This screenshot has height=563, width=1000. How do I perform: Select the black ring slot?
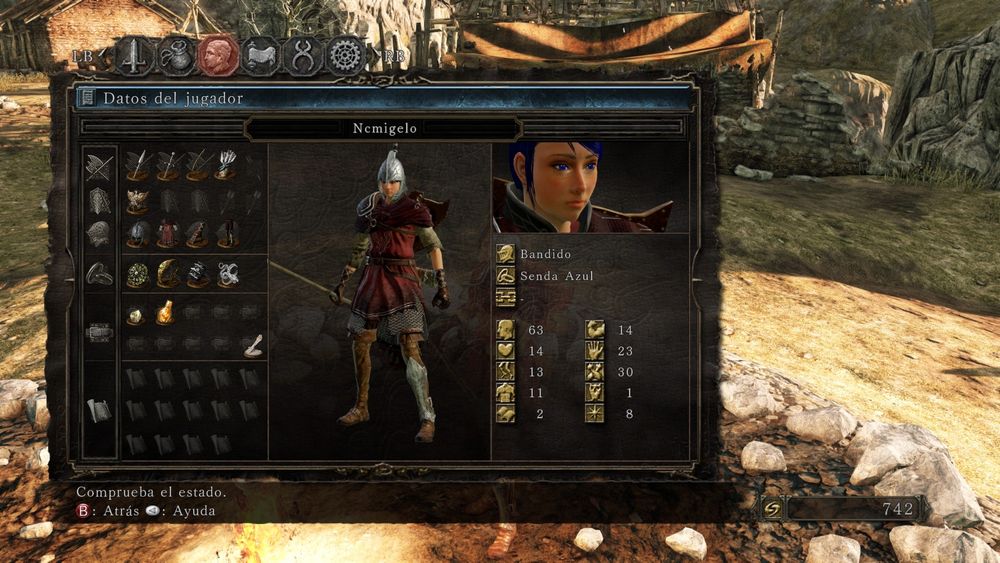[x=197, y=273]
